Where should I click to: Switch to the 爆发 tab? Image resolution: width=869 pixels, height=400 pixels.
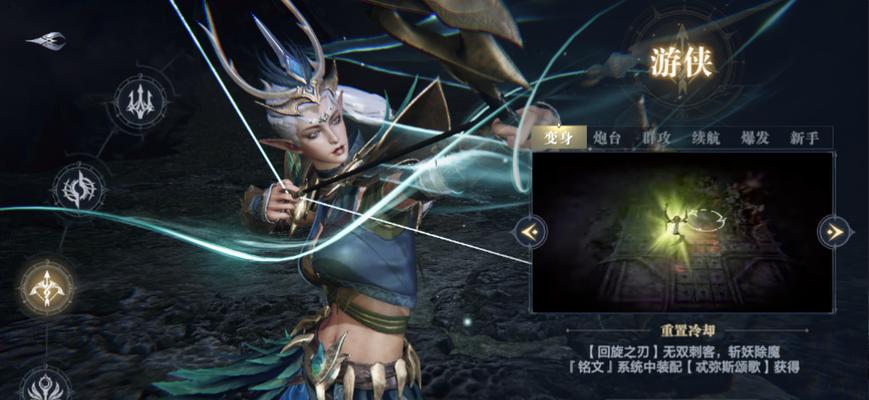pos(755,138)
